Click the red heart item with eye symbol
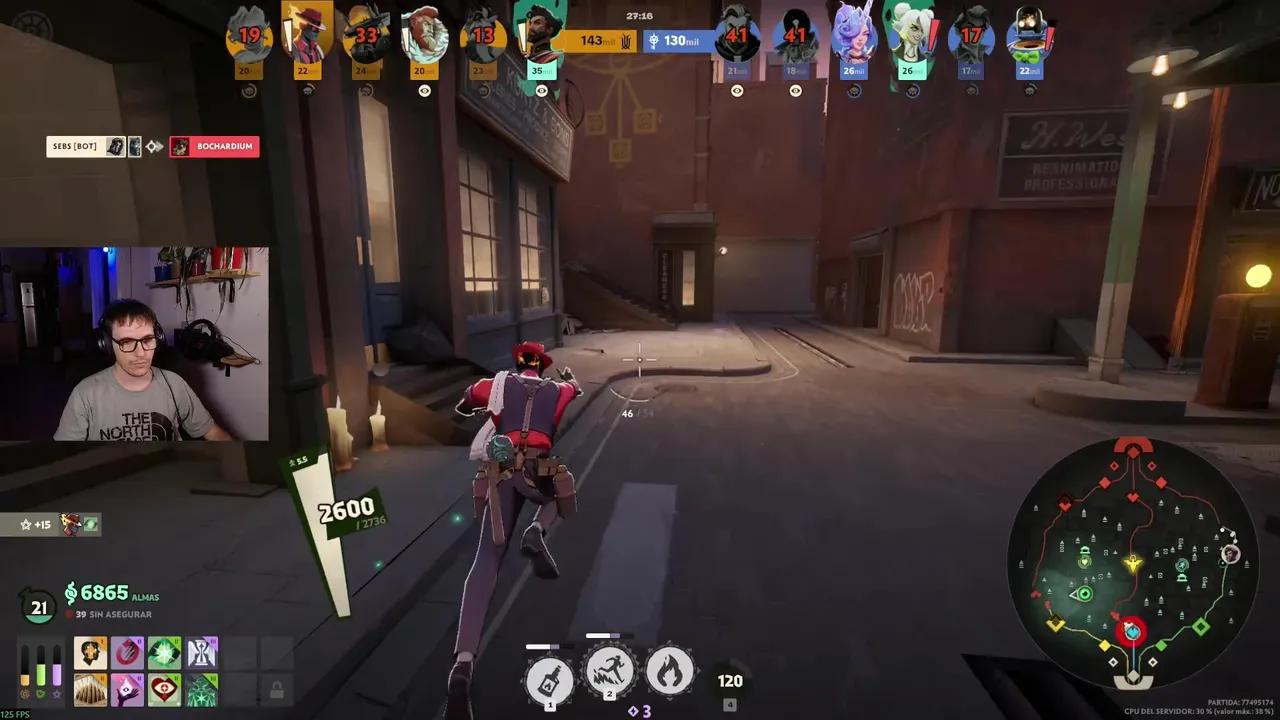This screenshot has width=1280, height=720. coord(163,689)
